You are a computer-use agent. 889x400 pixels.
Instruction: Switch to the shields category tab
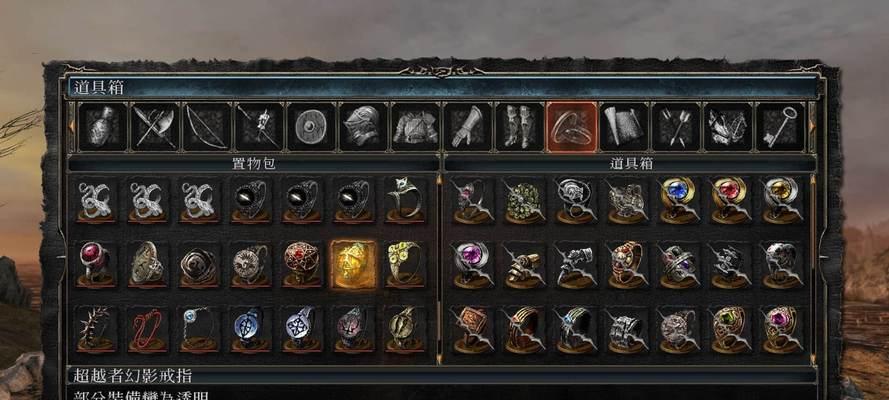[311, 127]
